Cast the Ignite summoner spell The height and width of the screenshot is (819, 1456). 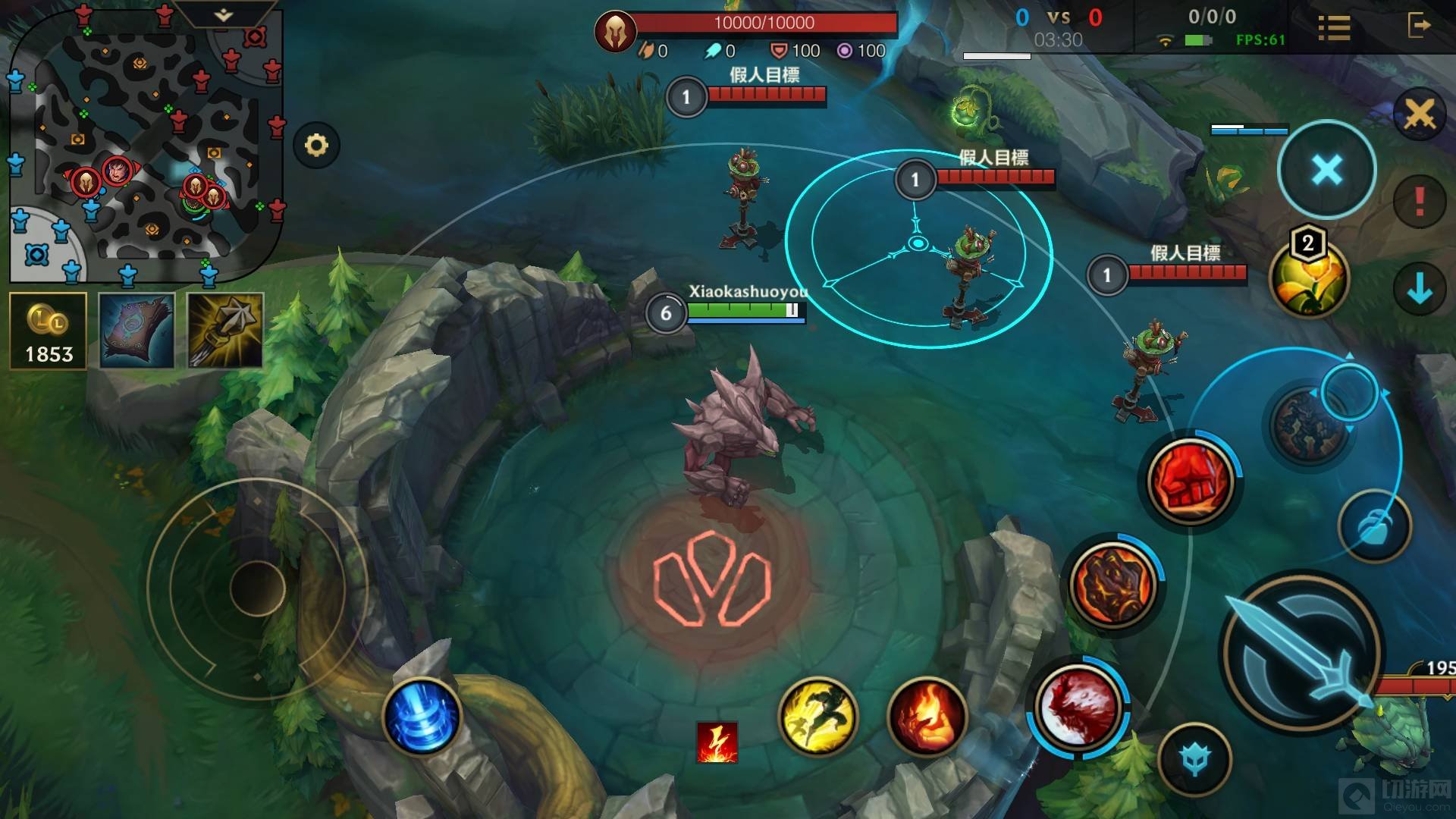[926, 716]
